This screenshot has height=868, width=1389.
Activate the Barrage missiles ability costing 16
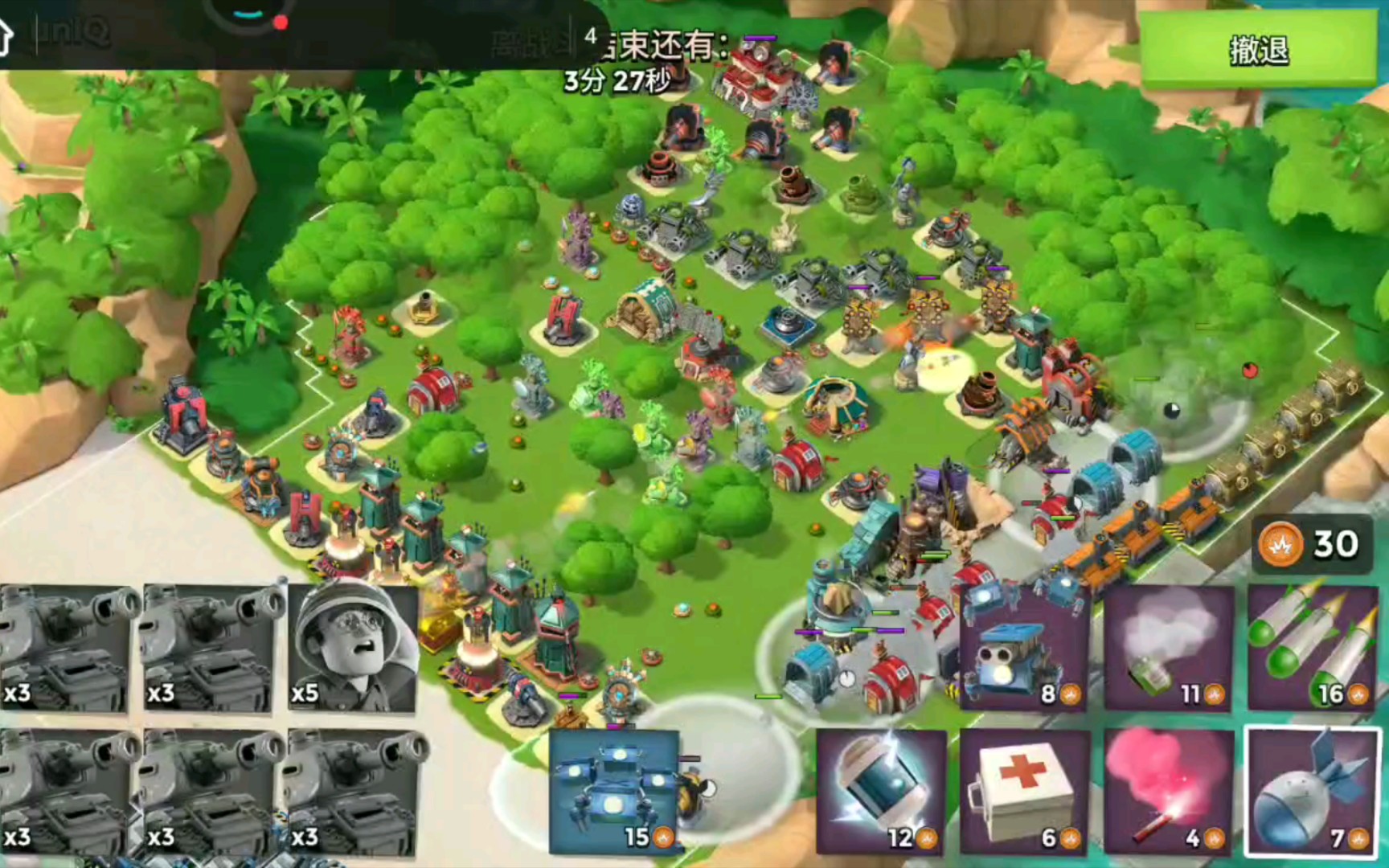point(1312,648)
